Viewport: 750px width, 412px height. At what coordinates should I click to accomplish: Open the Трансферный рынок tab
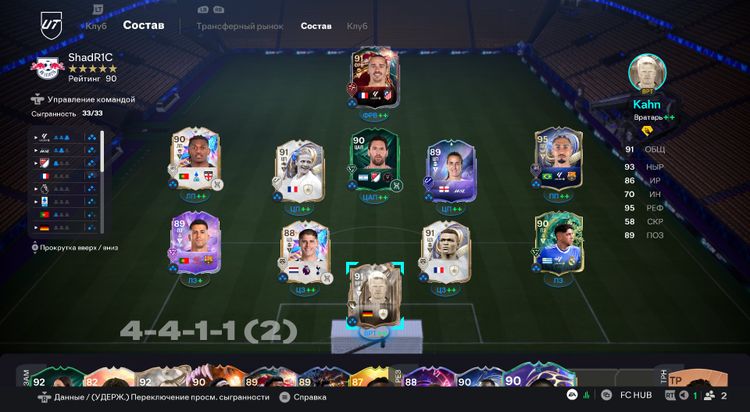(239, 25)
